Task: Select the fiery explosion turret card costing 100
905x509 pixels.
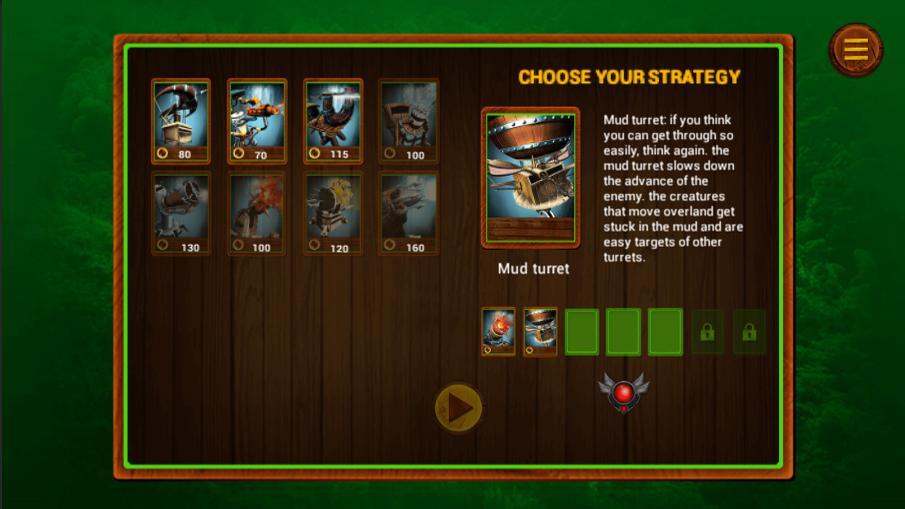Action: click(x=257, y=213)
